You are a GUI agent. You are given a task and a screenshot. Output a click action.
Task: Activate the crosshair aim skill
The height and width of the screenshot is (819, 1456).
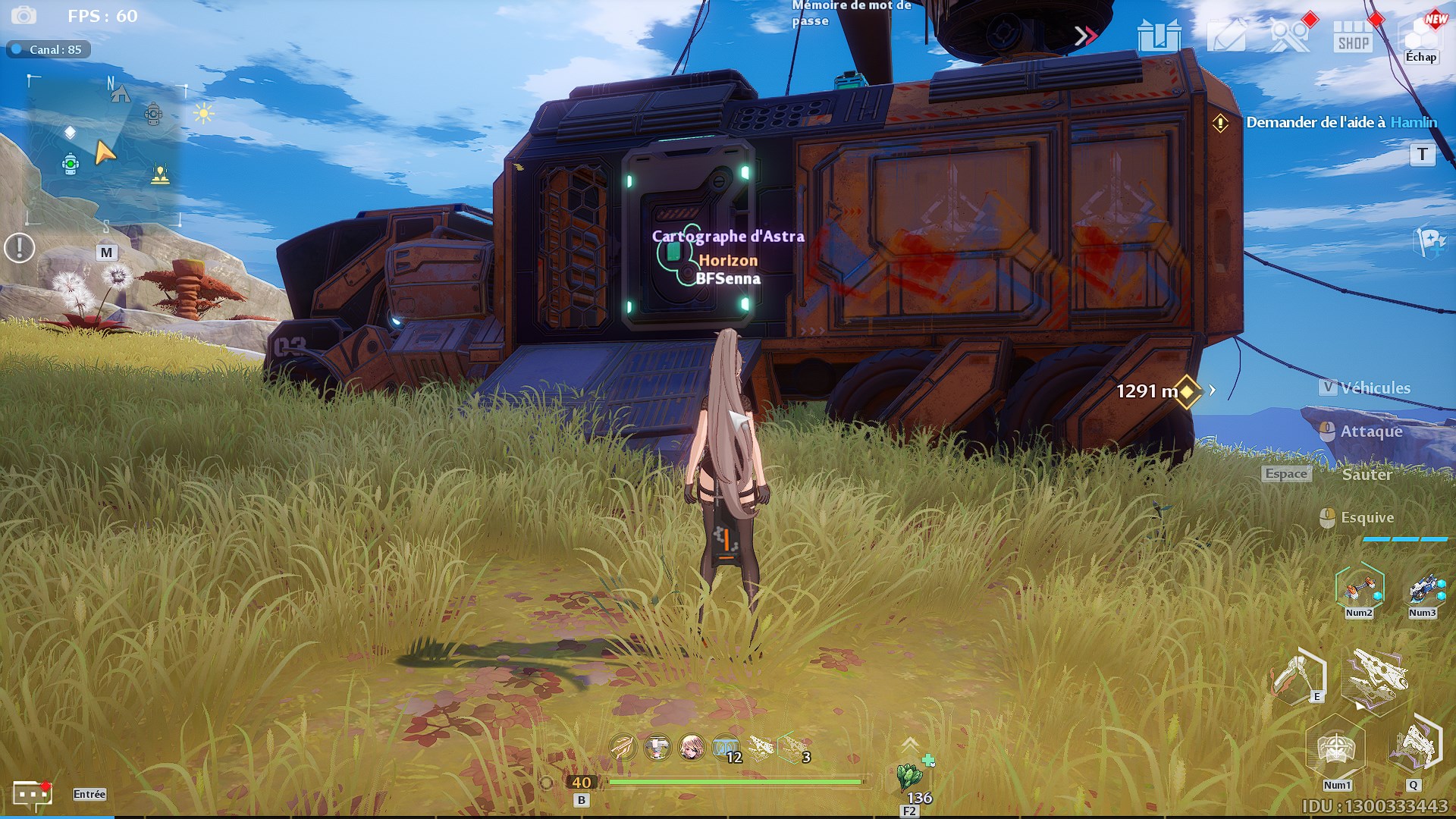pos(1335,748)
